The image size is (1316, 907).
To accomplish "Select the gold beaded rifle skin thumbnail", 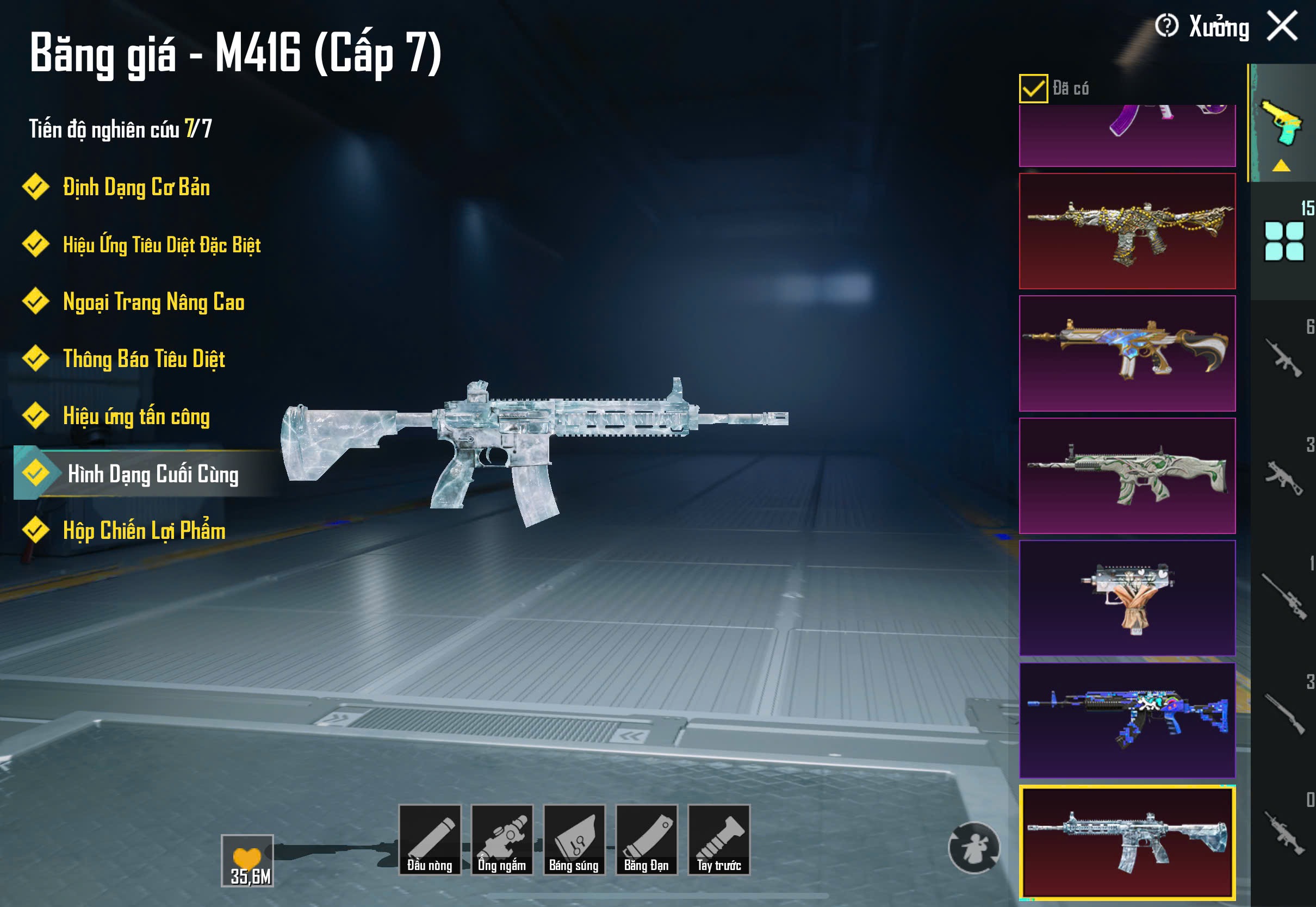I will click(1127, 231).
